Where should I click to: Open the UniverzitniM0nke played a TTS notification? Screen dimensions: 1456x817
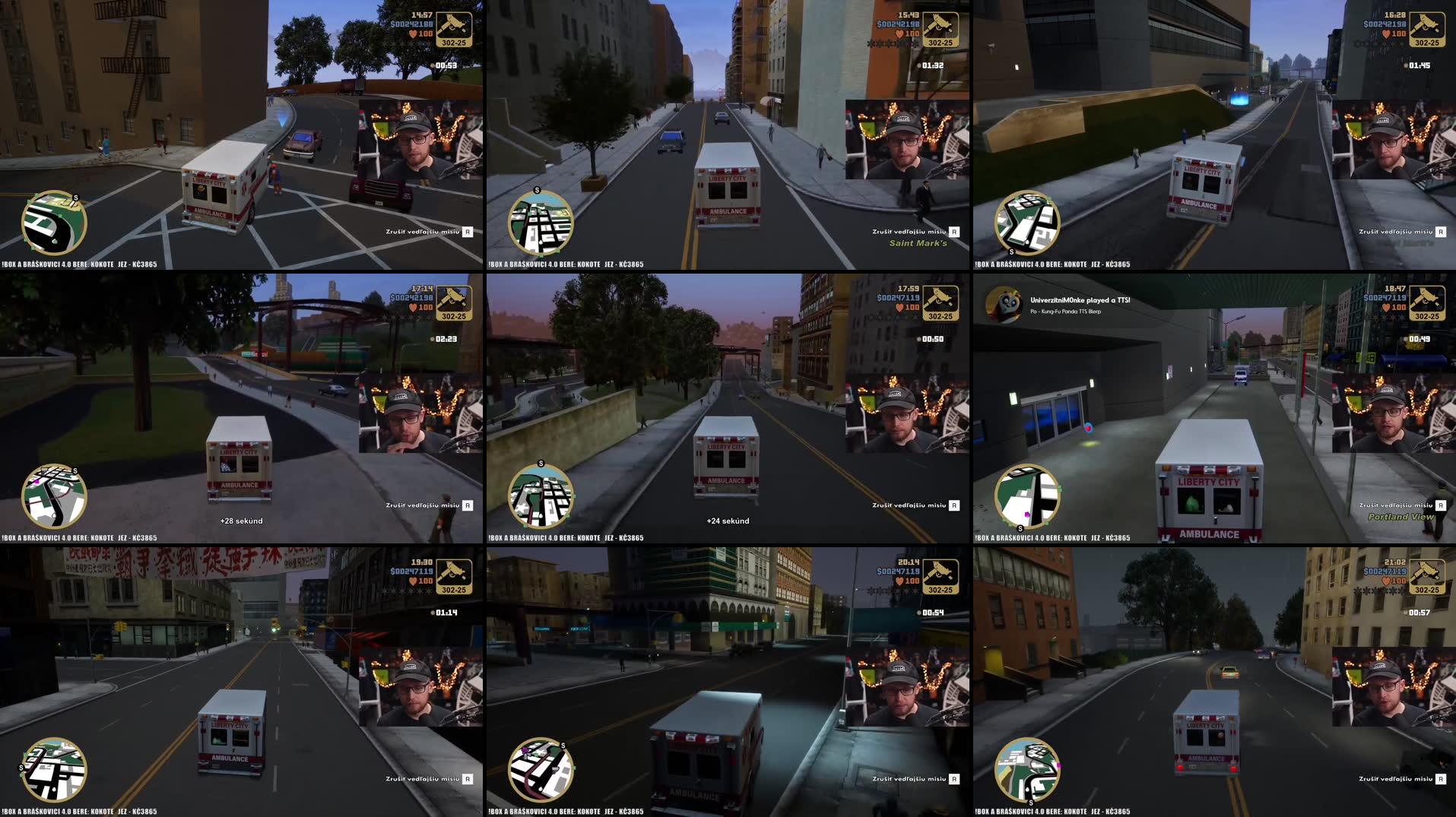(x=1080, y=301)
